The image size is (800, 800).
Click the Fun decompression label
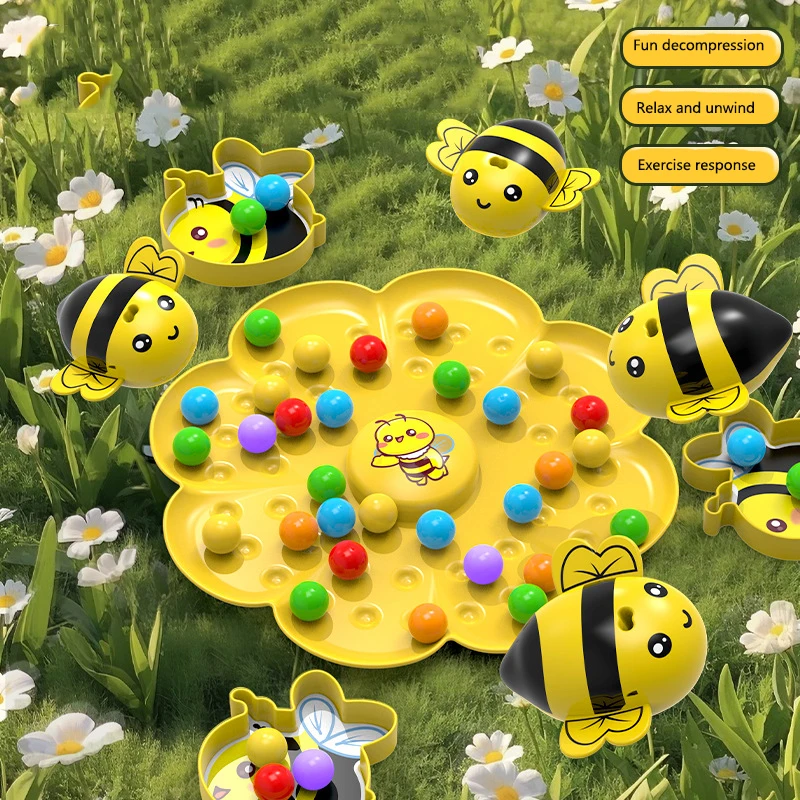tap(699, 47)
